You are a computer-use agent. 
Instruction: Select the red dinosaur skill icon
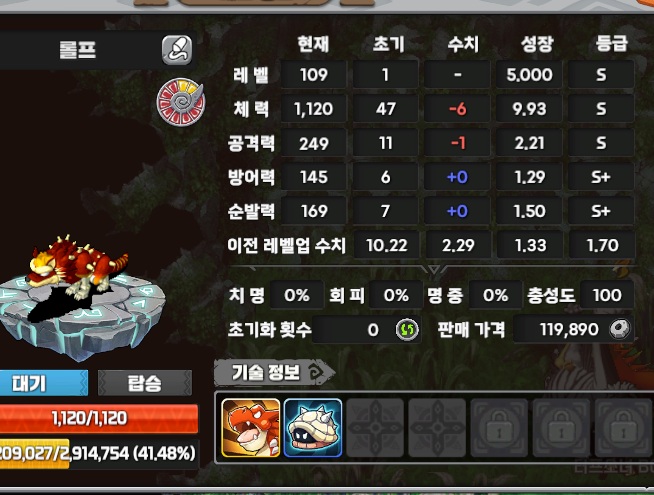(x=251, y=427)
